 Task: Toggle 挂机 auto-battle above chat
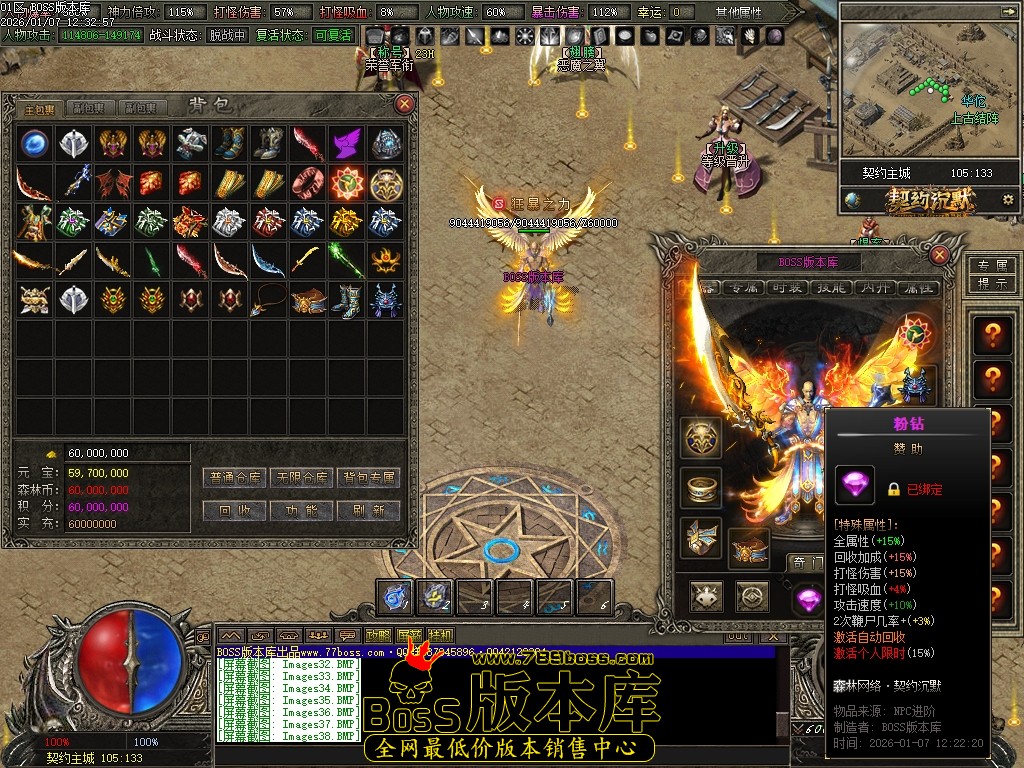point(440,635)
